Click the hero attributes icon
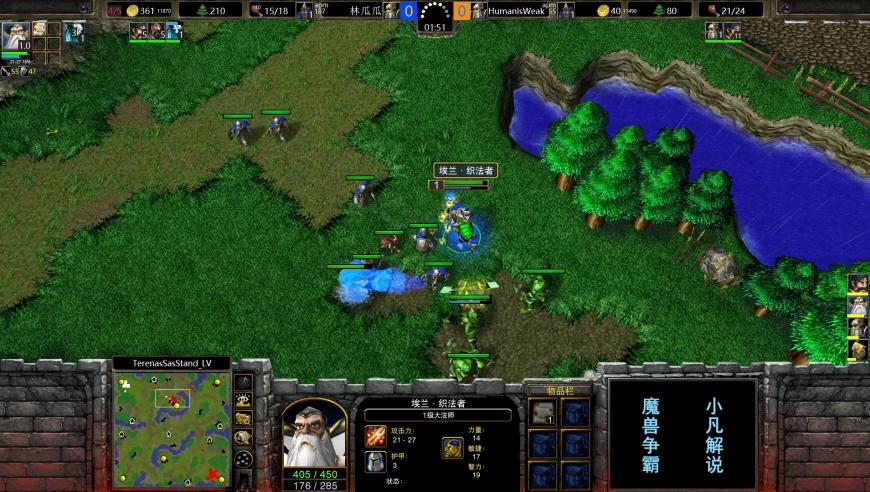The width and height of the screenshot is (870, 492). (453, 447)
